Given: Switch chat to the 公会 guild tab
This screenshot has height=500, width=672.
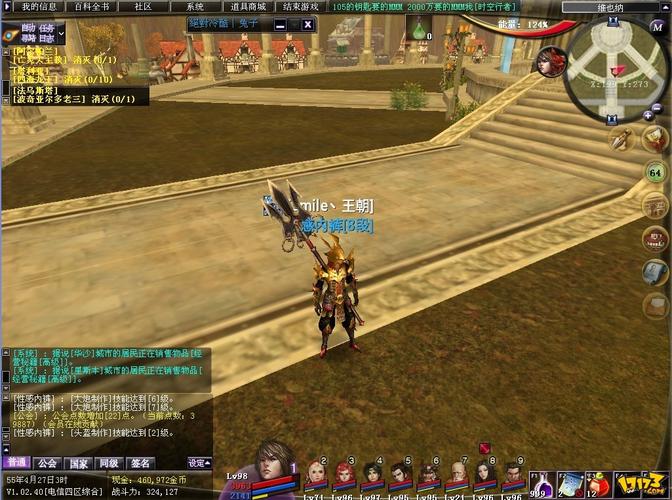Looking at the screenshot, I should pyautogui.click(x=47, y=463).
